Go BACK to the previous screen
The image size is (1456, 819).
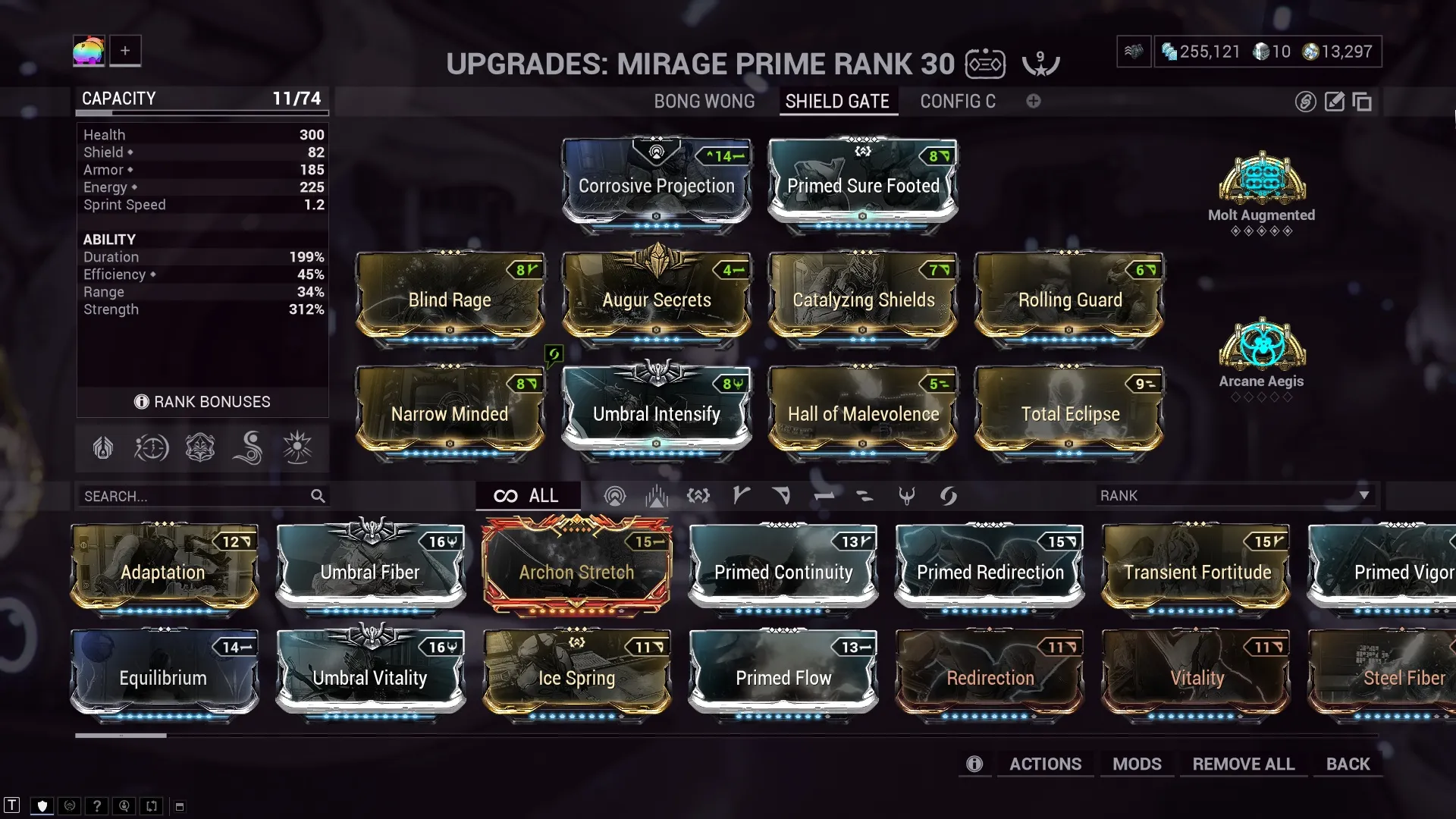pyautogui.click(x=1348, y=764)
